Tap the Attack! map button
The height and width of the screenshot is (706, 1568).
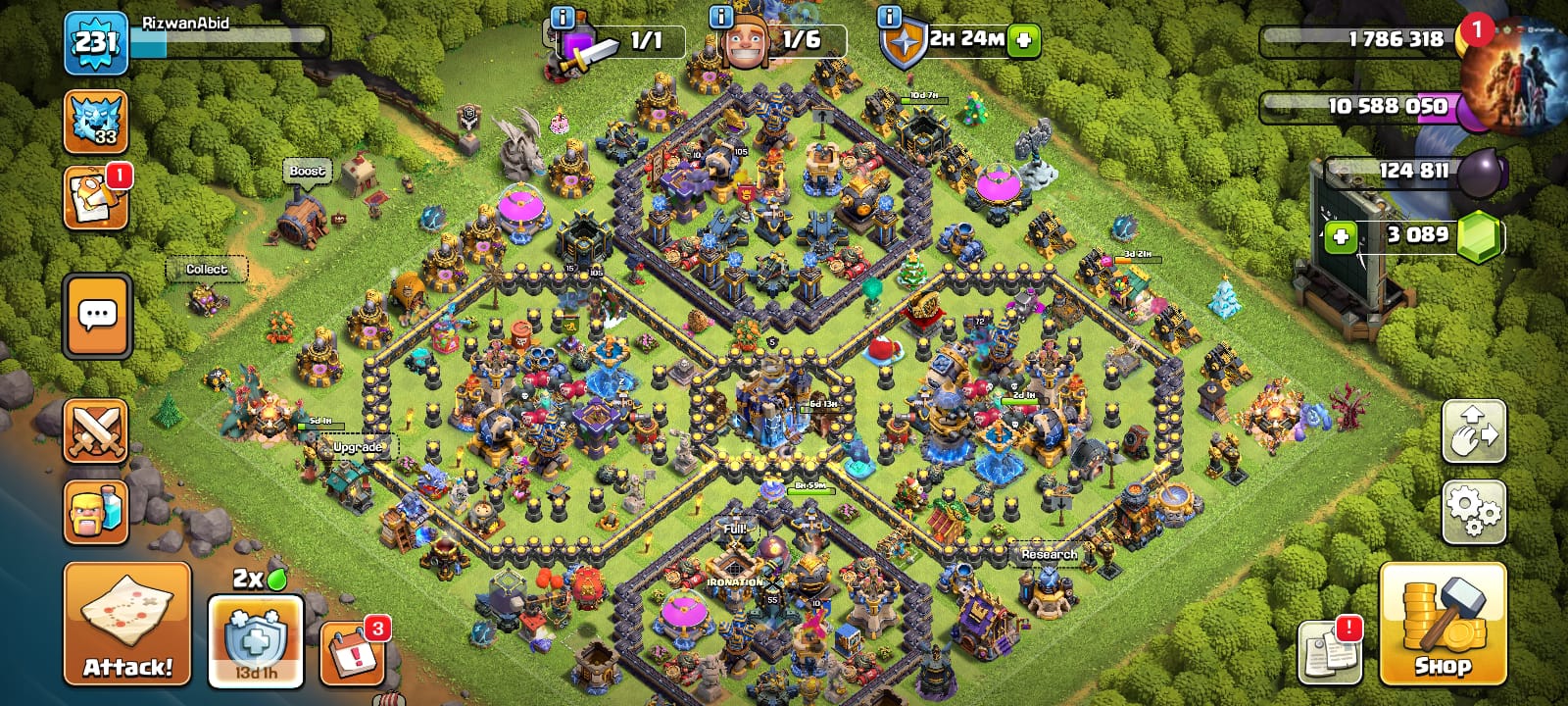pos(127,624)
